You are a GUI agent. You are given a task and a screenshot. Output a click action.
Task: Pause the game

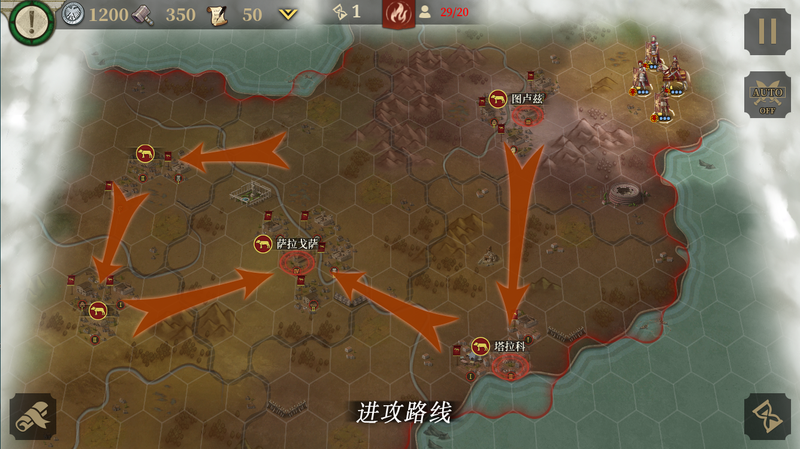pos(767,31)
